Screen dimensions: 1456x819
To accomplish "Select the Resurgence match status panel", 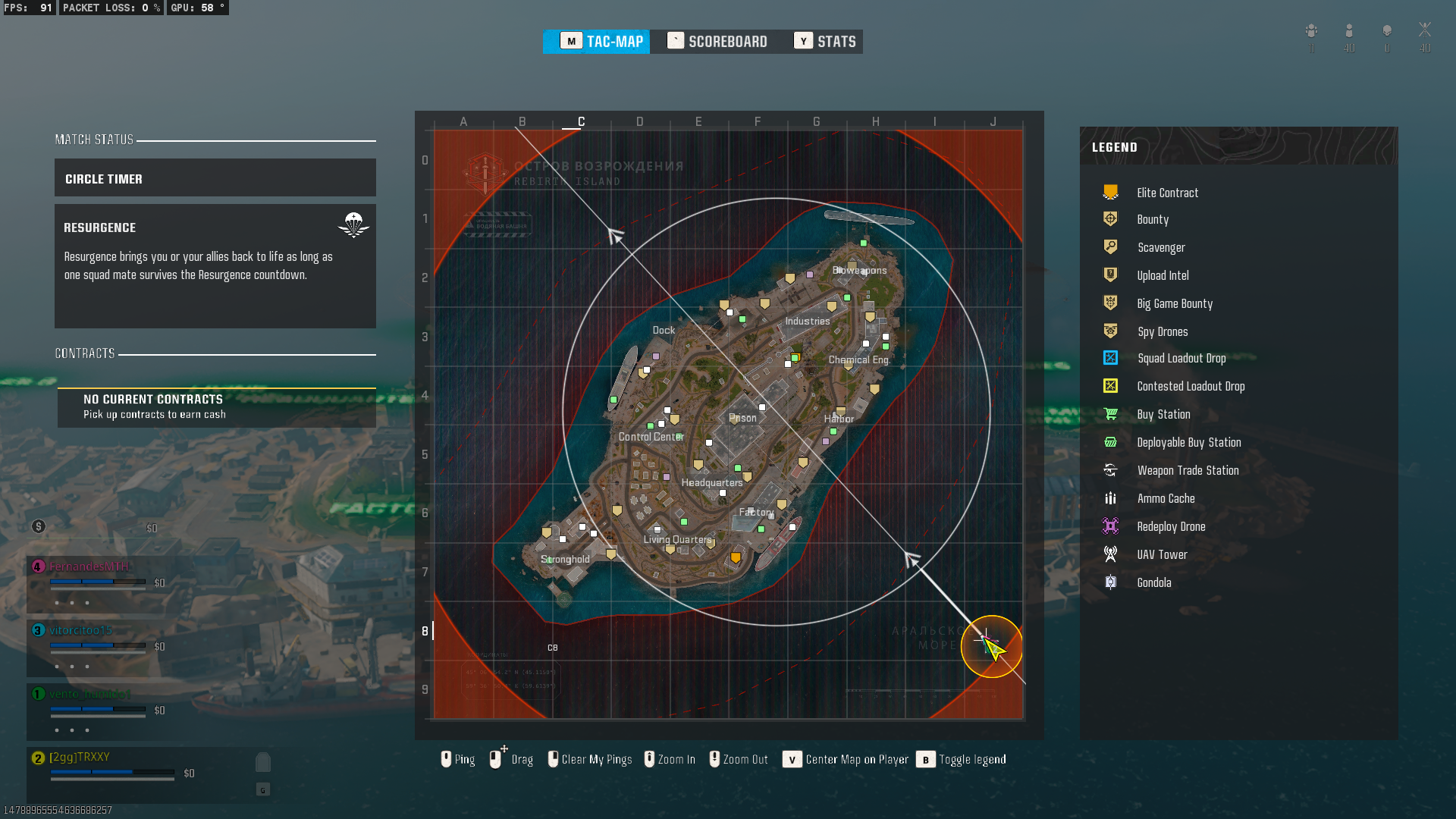I will pyautogui.click(x=215, y=265).
